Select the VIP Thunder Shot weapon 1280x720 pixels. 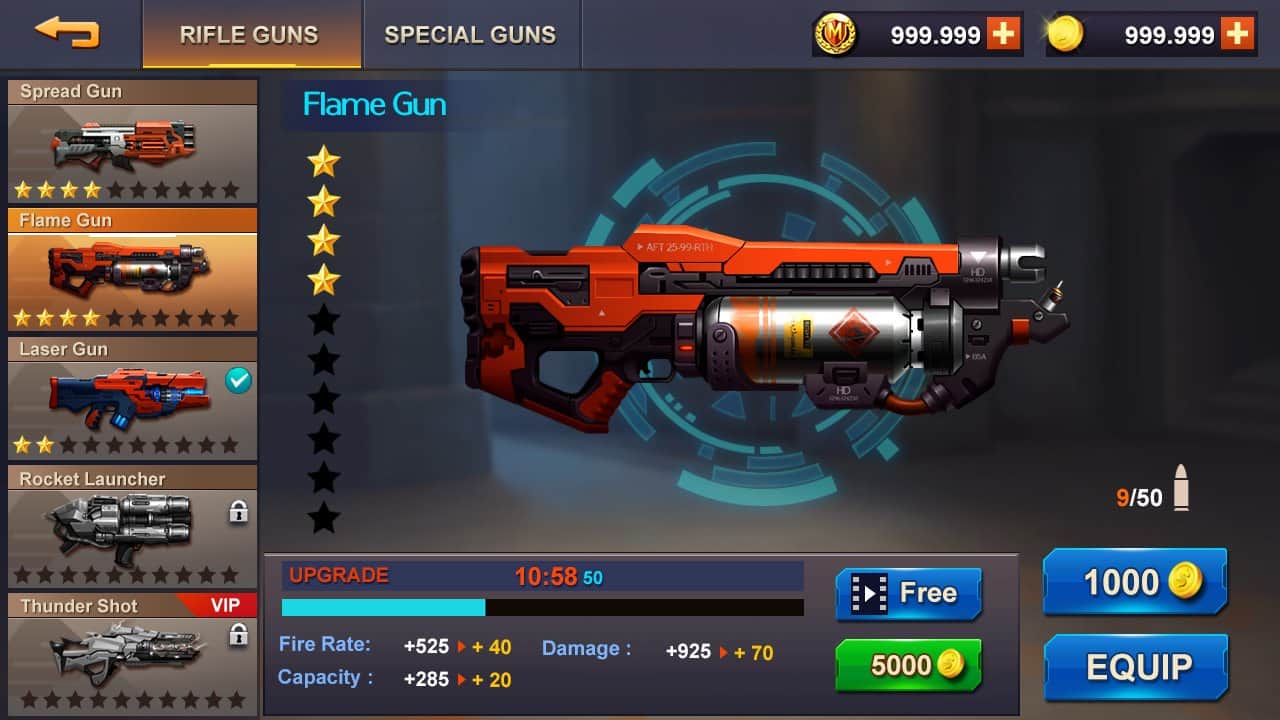(x=132, y=652)
